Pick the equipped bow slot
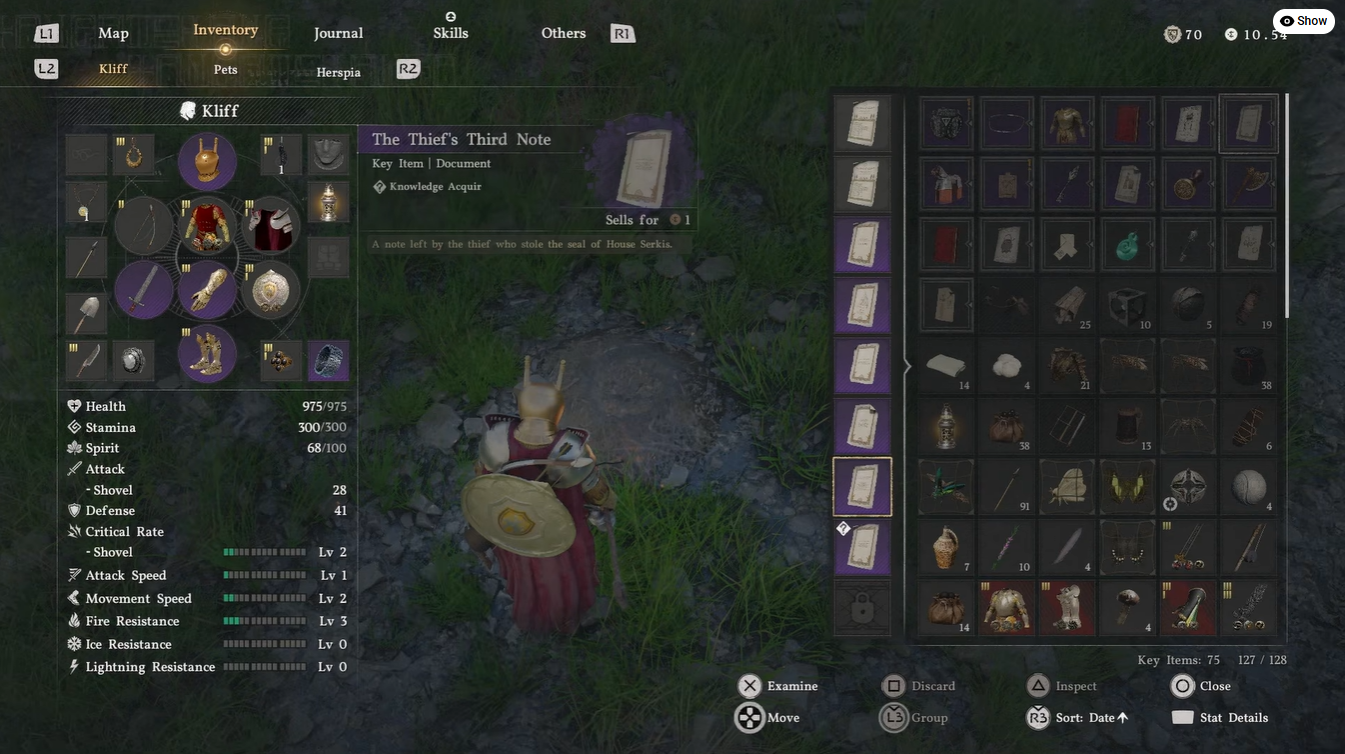Screen dimensions: 1345x754 click(144, 226)
